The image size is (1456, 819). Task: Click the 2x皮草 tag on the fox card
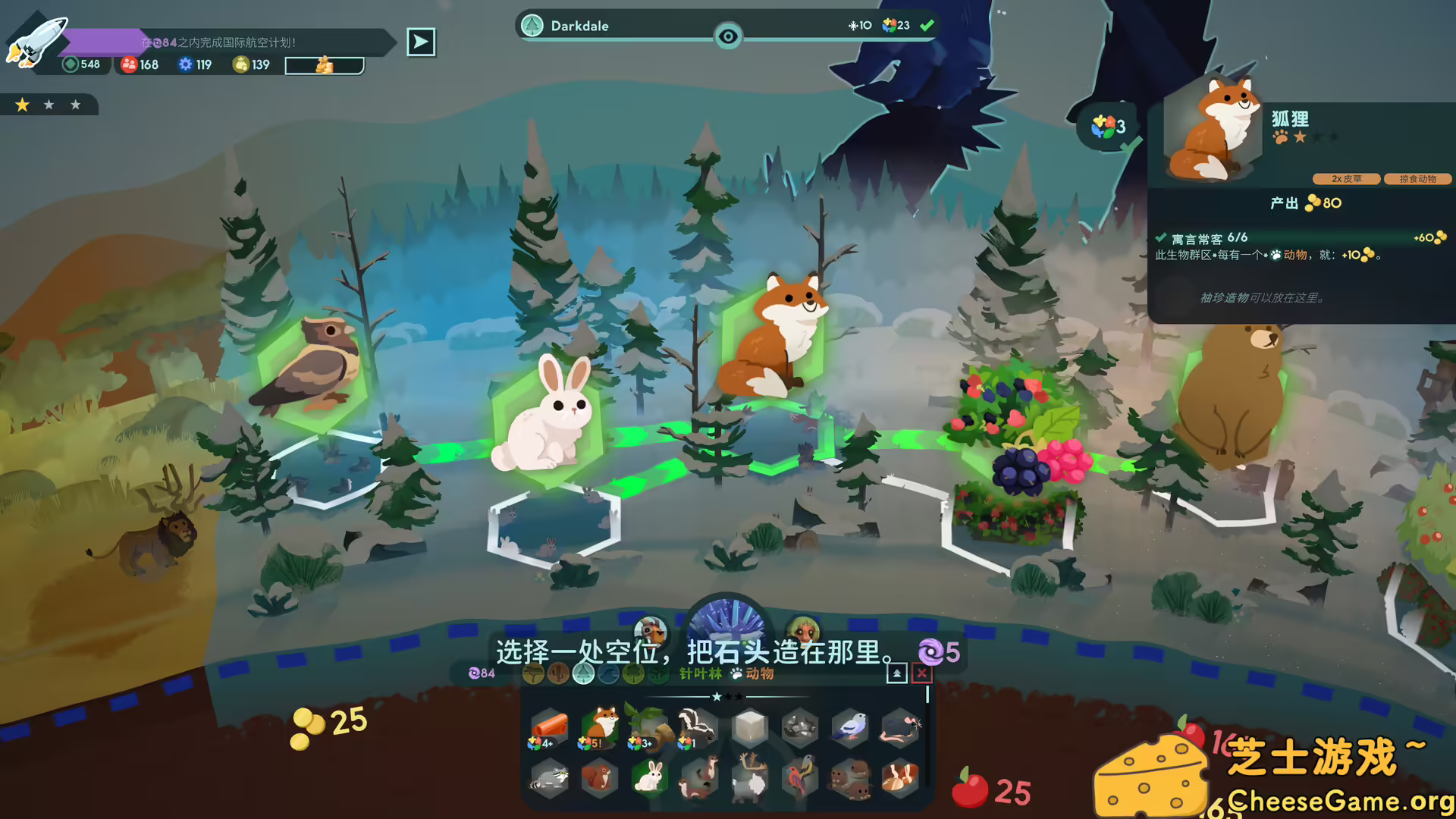coord(1348,179)
